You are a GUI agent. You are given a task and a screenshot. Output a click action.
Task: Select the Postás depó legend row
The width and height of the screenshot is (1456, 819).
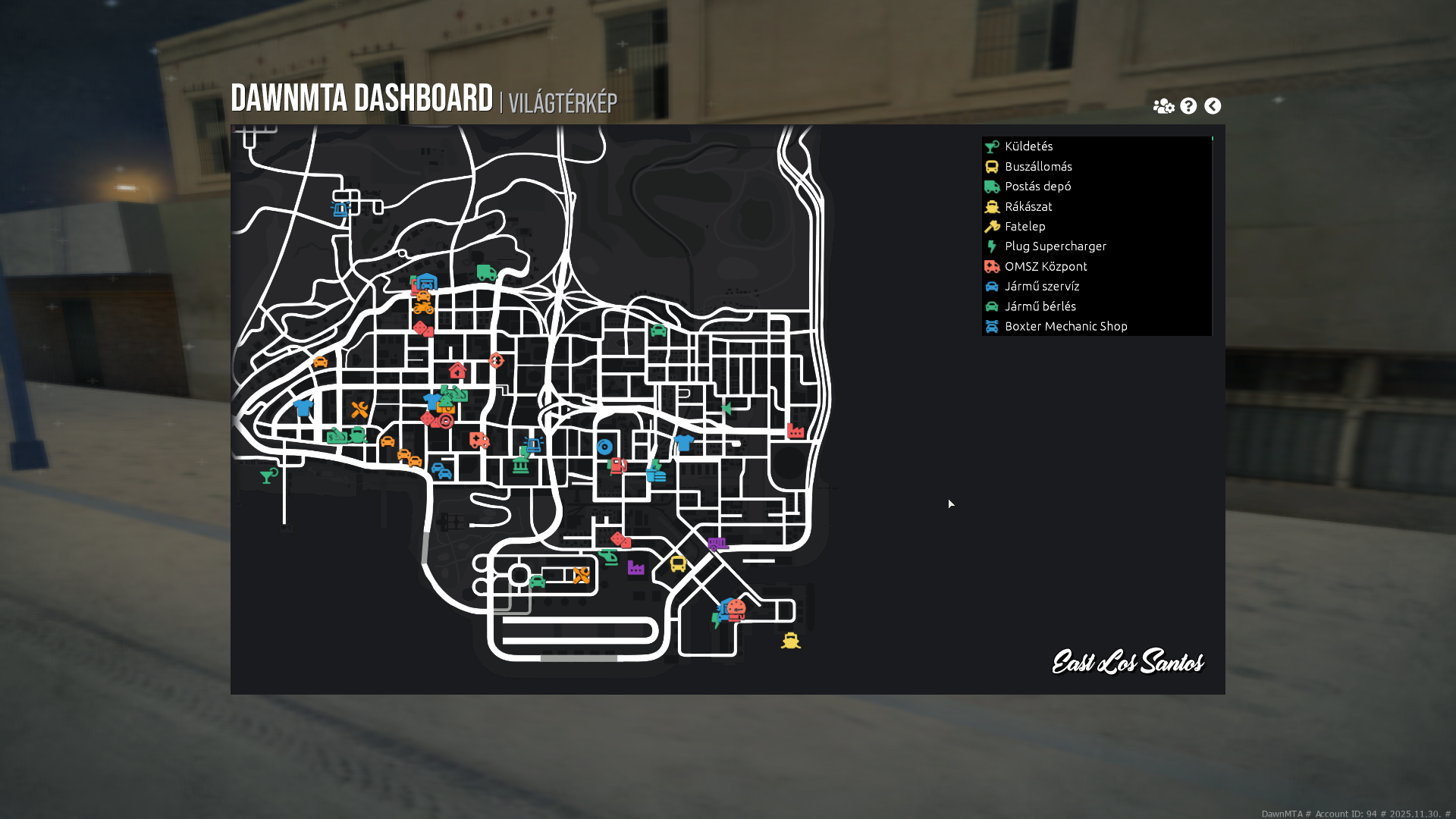point(1037,187)
